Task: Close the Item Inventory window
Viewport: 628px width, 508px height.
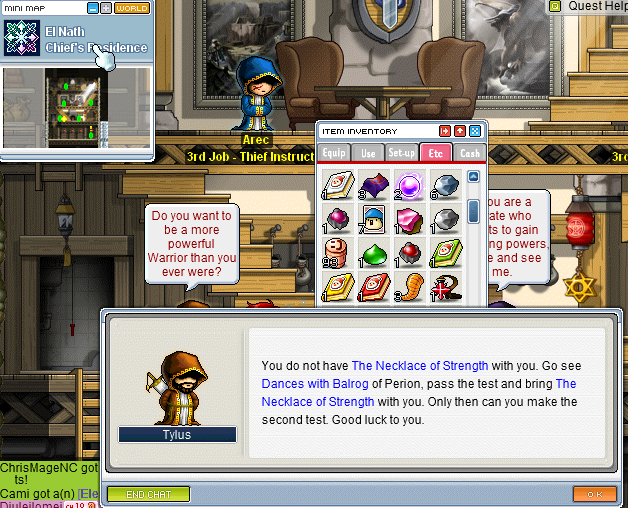Action: (475, 131)
